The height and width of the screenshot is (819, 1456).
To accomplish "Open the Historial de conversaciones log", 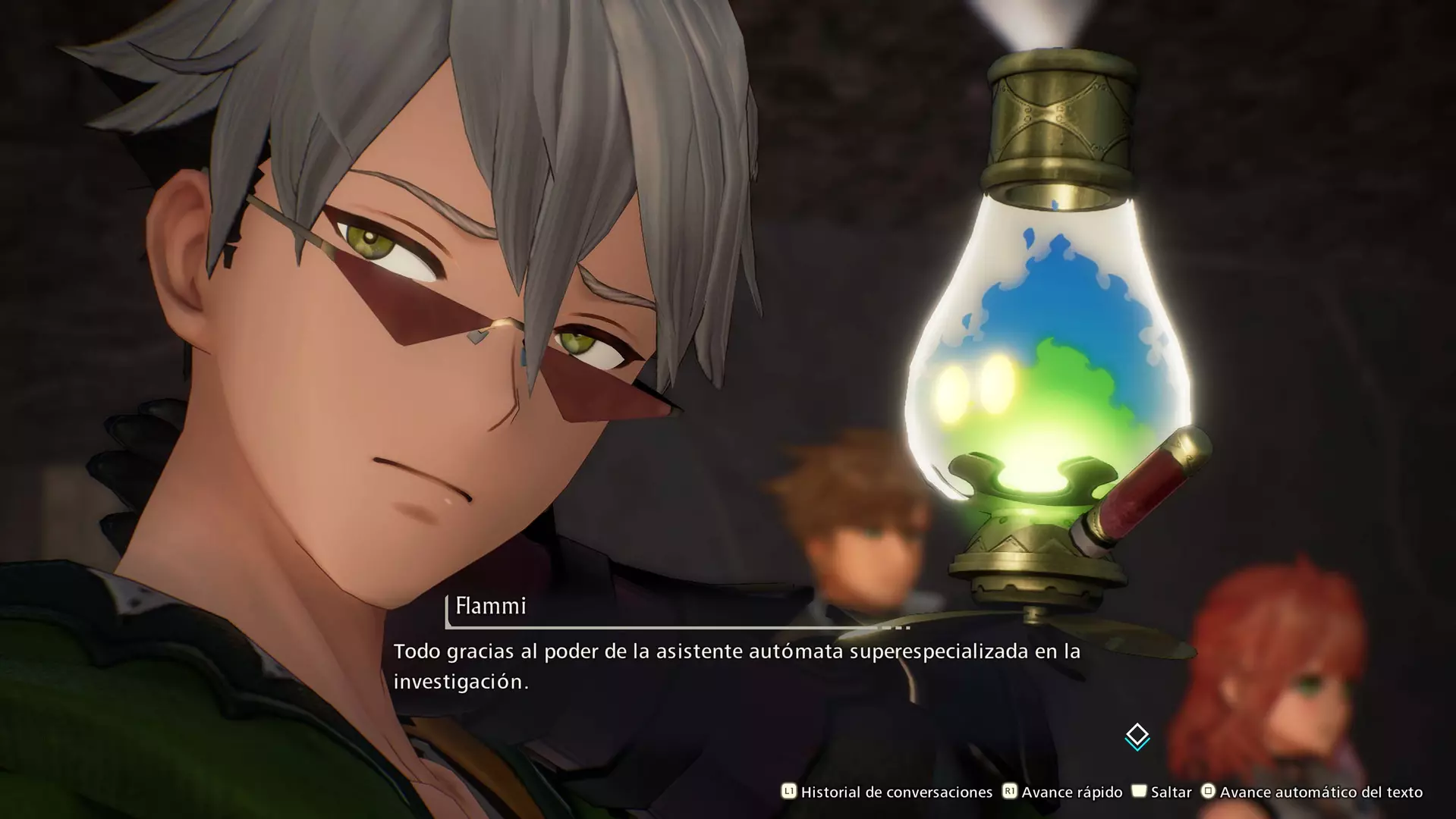I will click(886, 792).
